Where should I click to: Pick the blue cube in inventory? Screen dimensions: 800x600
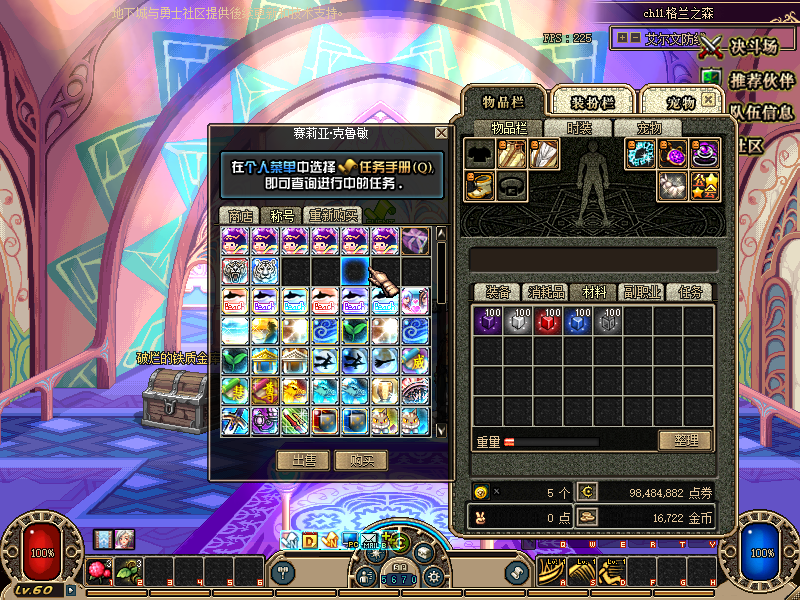578,321
